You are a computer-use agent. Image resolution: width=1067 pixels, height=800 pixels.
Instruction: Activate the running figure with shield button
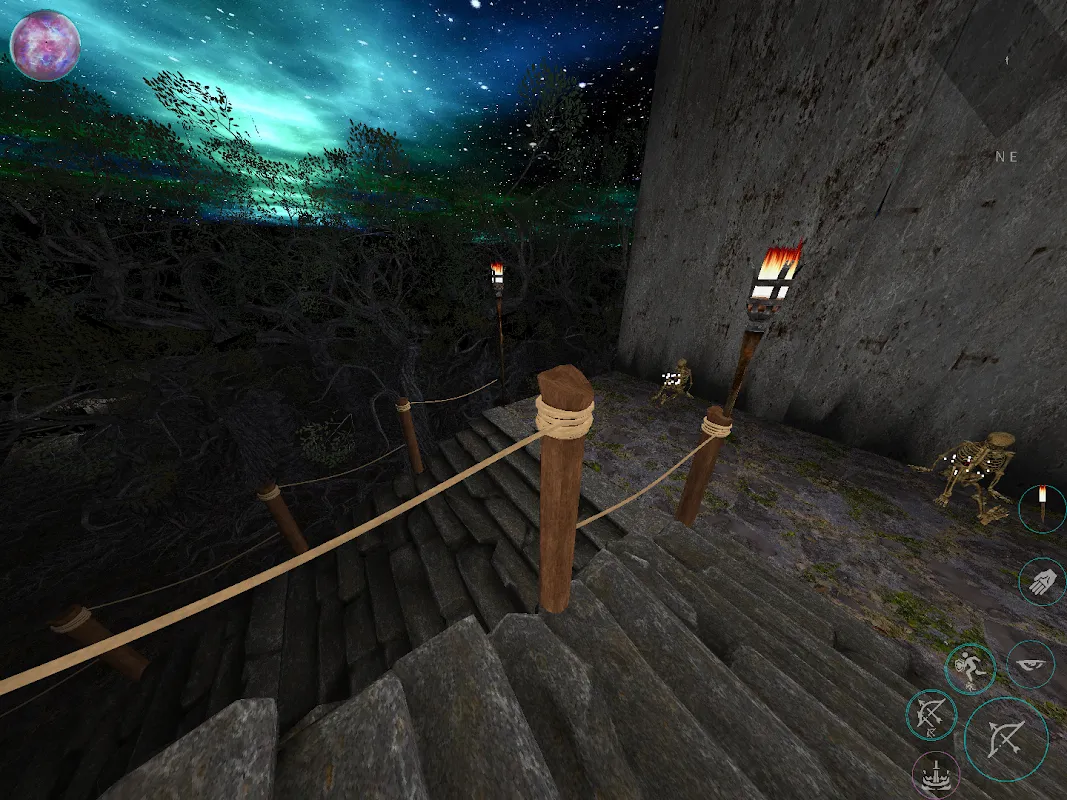(x=970, y=668)
